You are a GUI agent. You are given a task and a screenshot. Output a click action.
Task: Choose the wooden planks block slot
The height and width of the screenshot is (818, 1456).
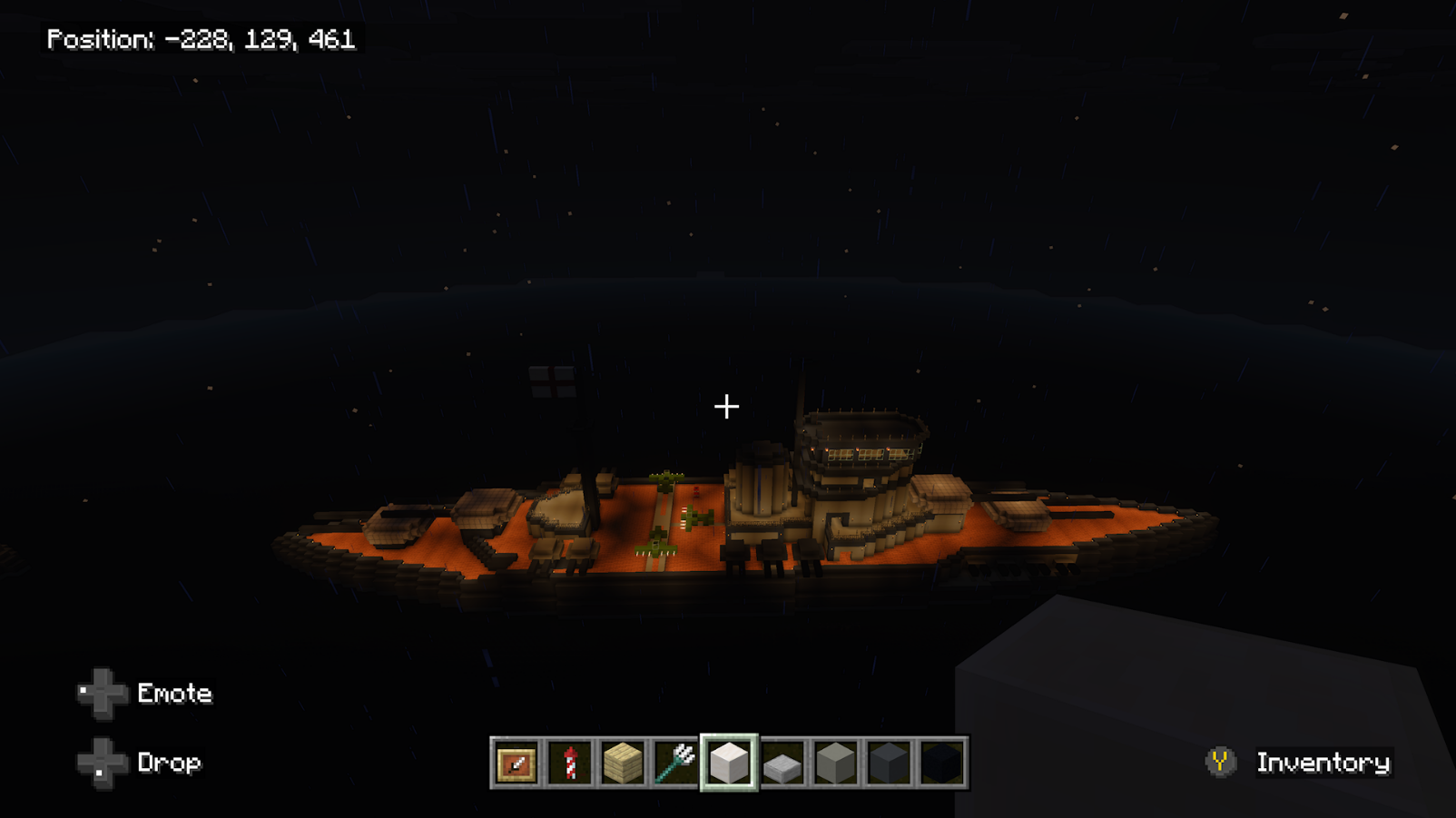click(x=623, y=764)
